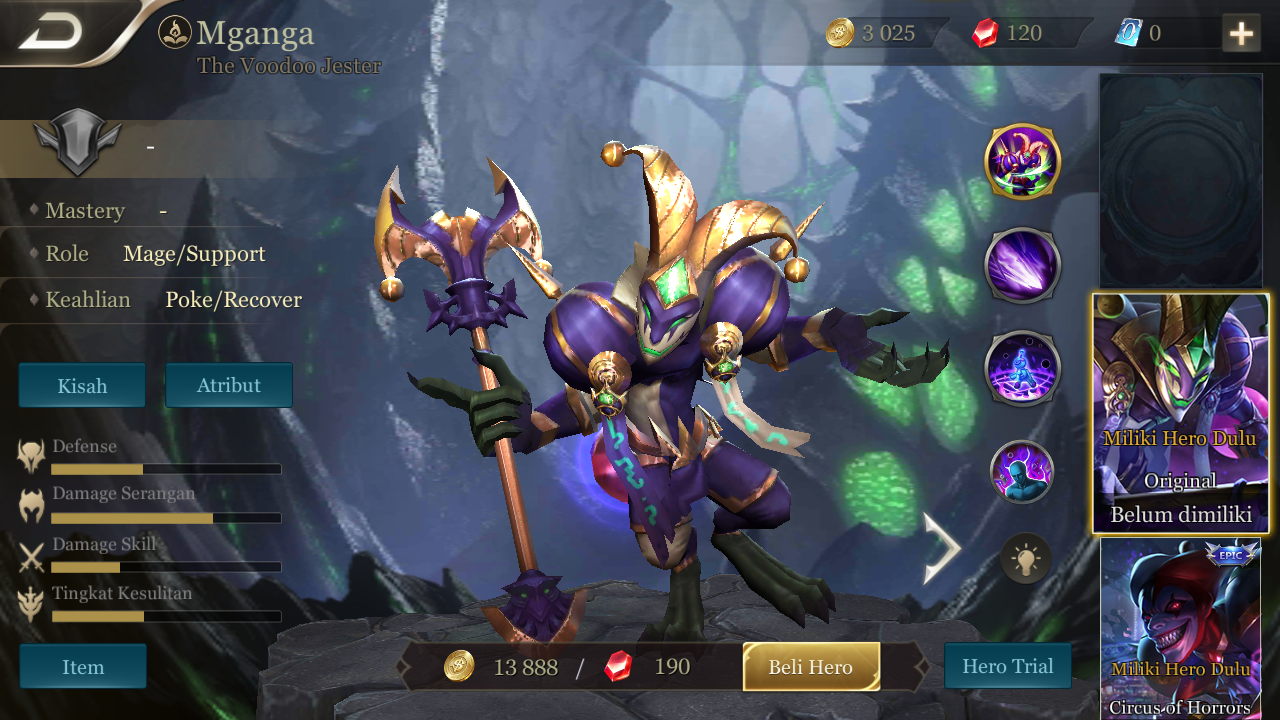Purchase Mganga with Beli Hero

[811, 666]
